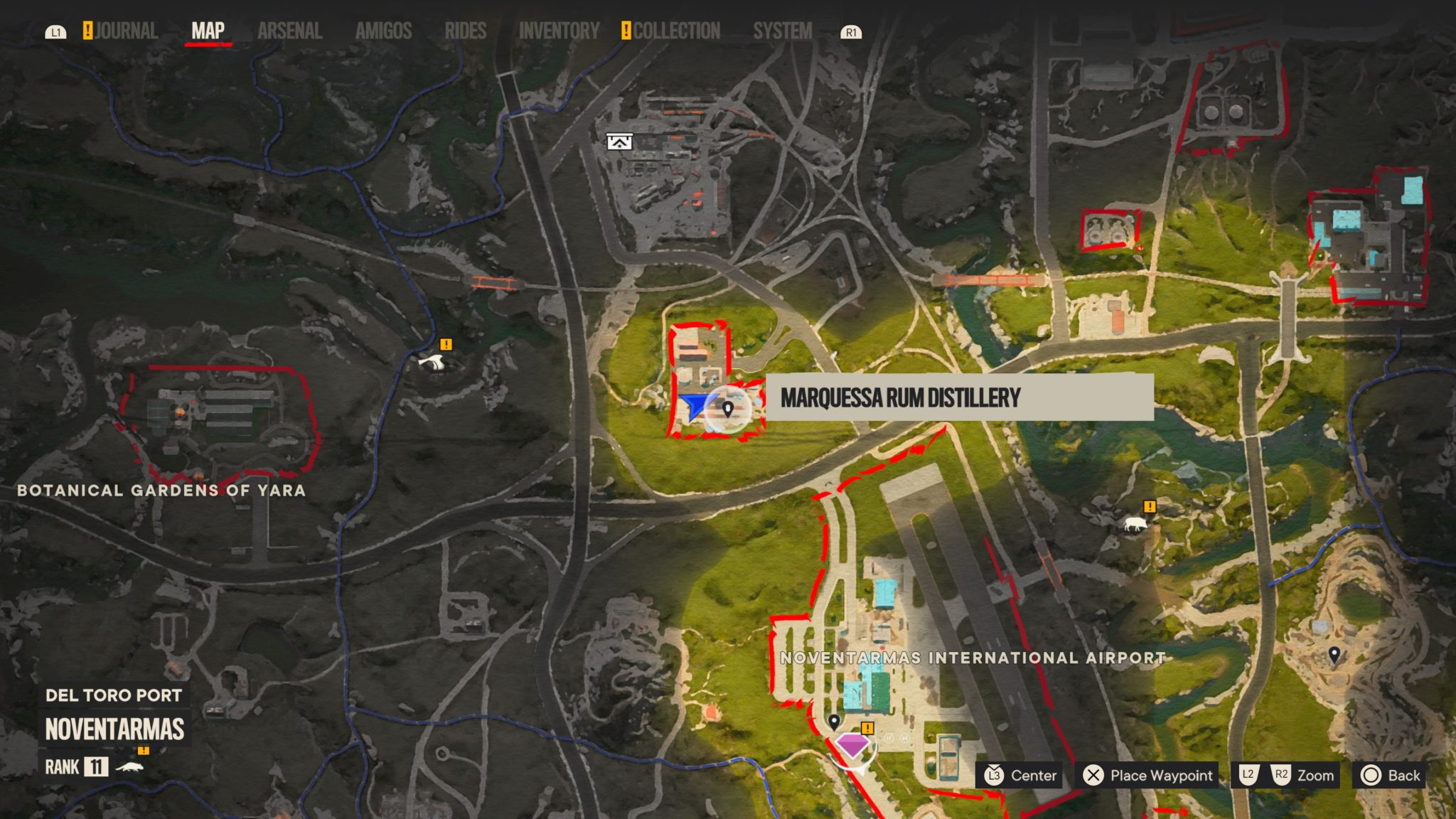The image size is (1456, 819).
Task: Switch to the INVENTORY tab
Action: coord(559,31)
